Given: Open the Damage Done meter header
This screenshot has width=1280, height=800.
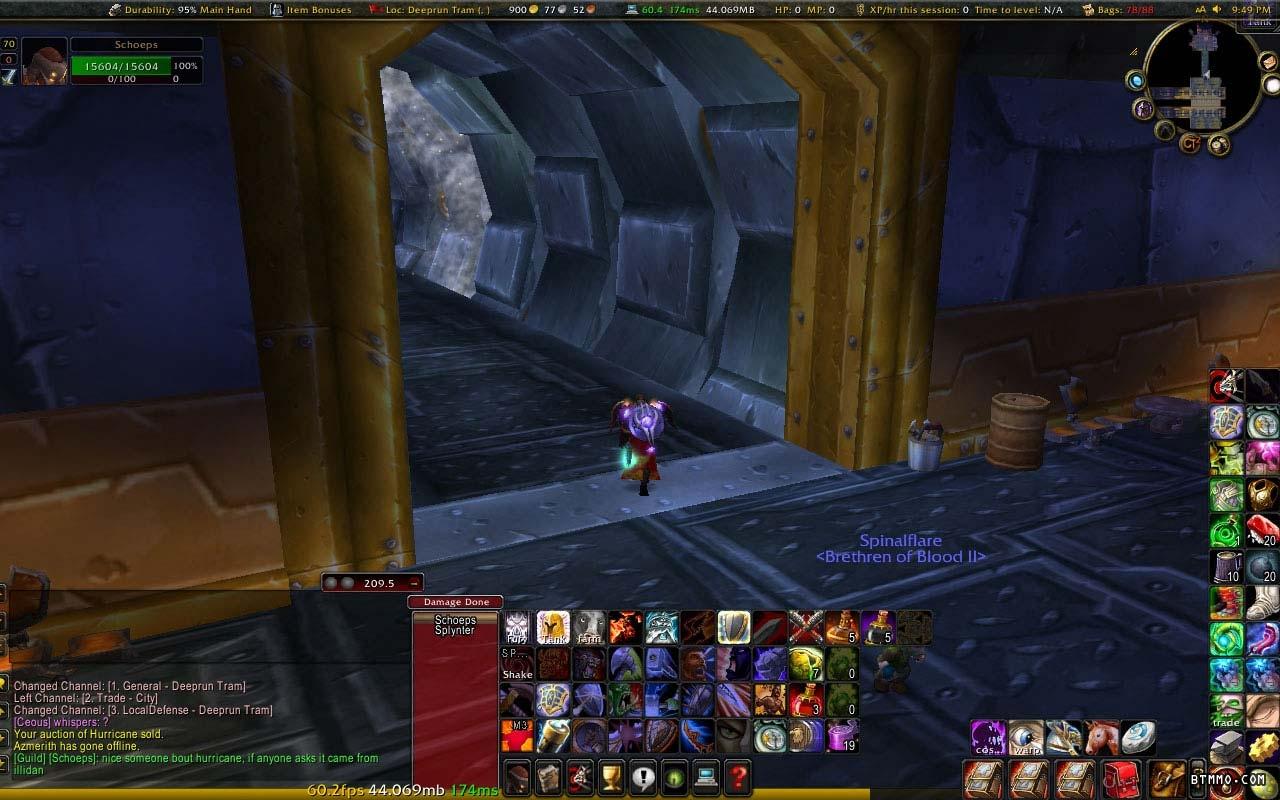Looking at the screenshot, I should click(x=455, y=602).
